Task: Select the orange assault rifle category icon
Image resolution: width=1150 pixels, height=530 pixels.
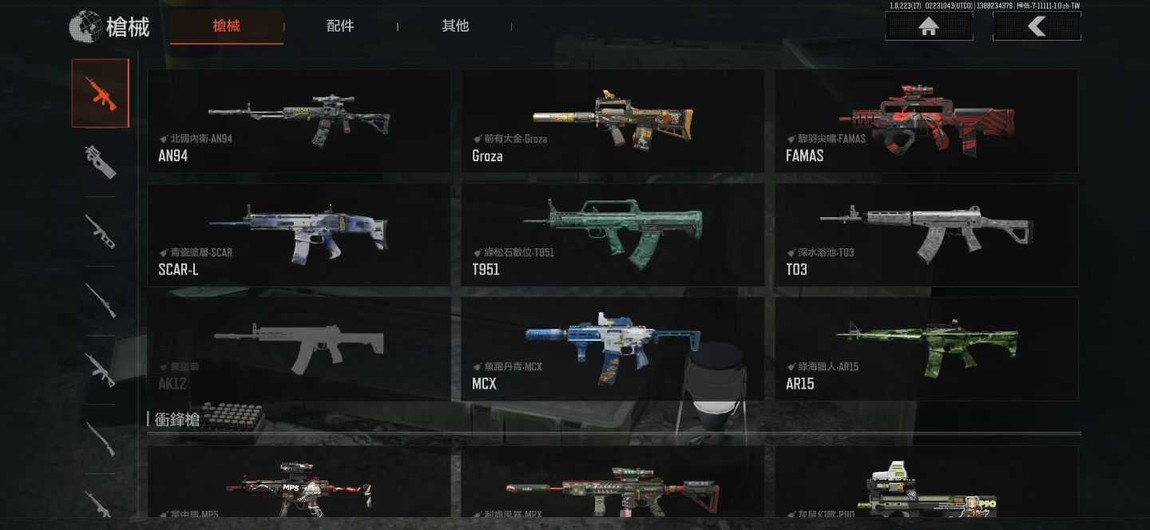Action: [100, 93]
